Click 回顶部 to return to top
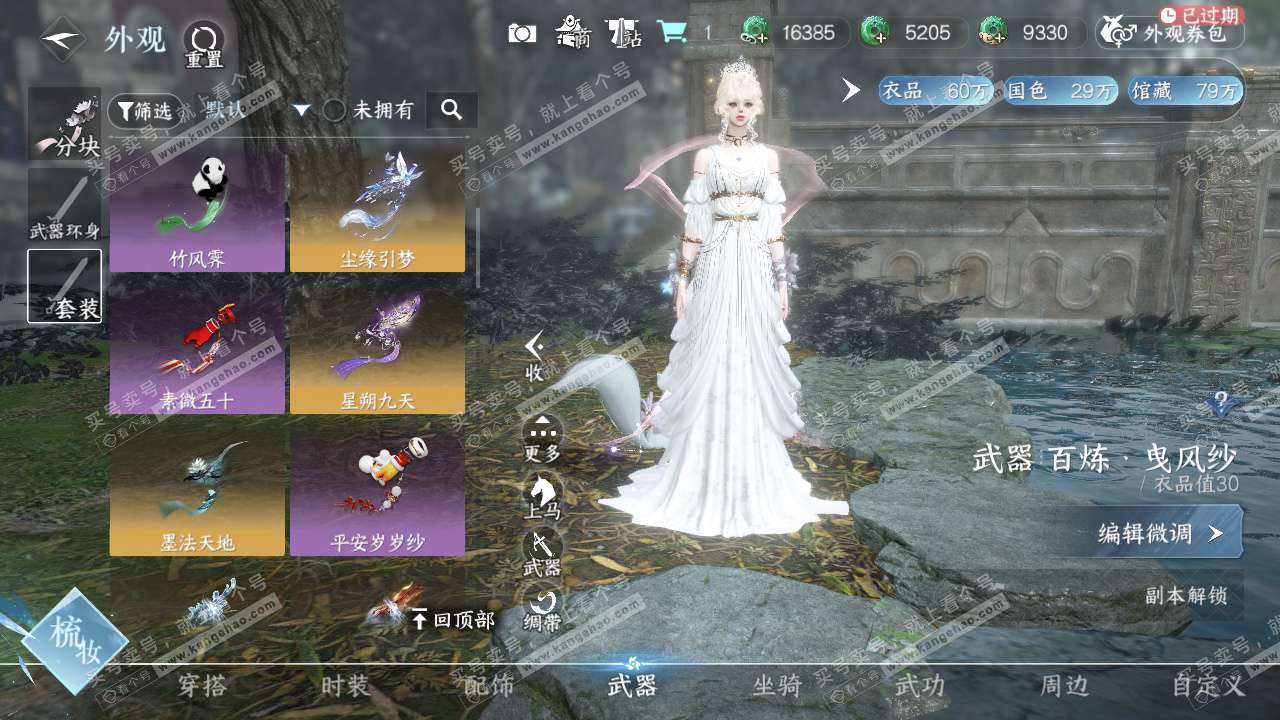 [453, 620]
